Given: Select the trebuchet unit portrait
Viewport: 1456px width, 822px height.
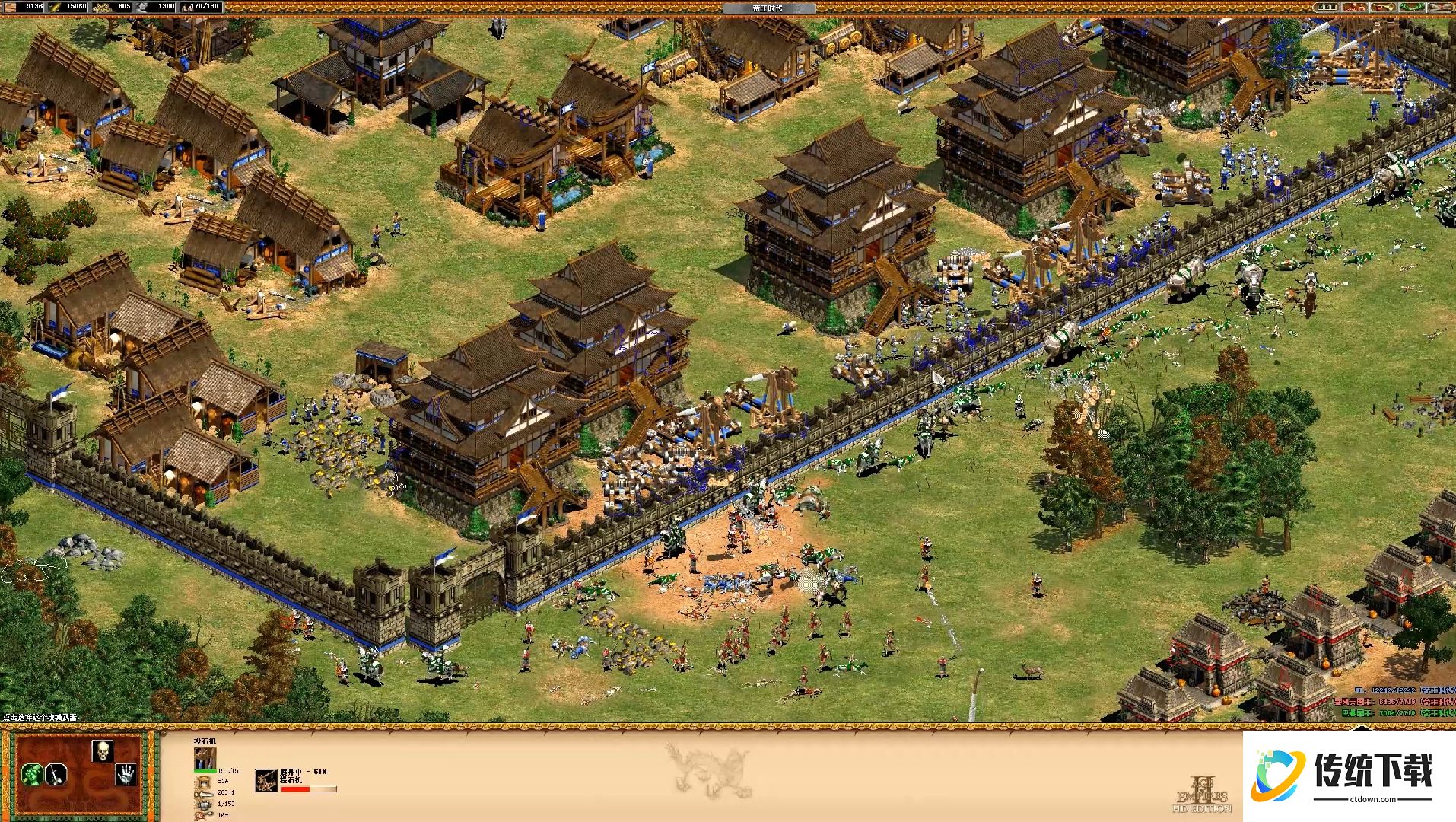Looking at the screenshot, I should click(x=205, y=758).
